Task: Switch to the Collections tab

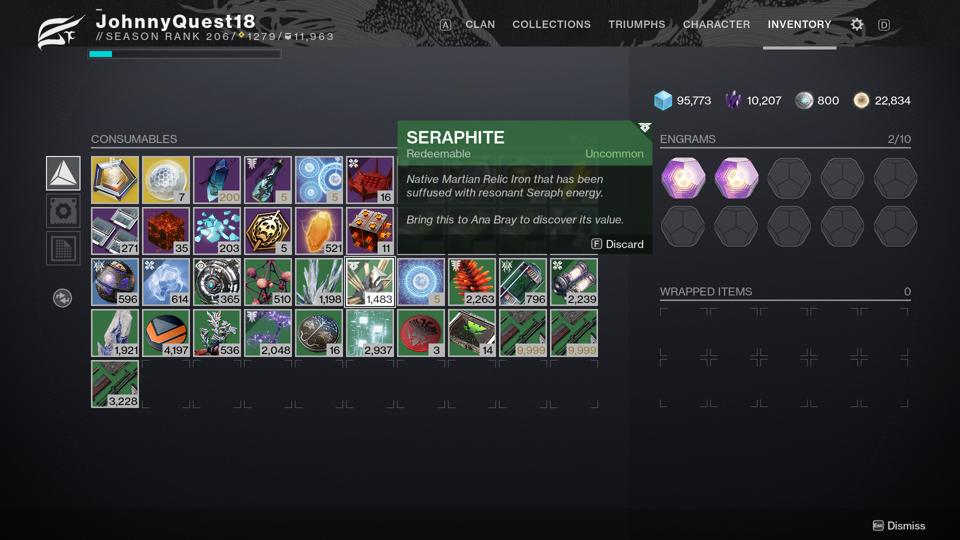Action: tap(551, 24)
